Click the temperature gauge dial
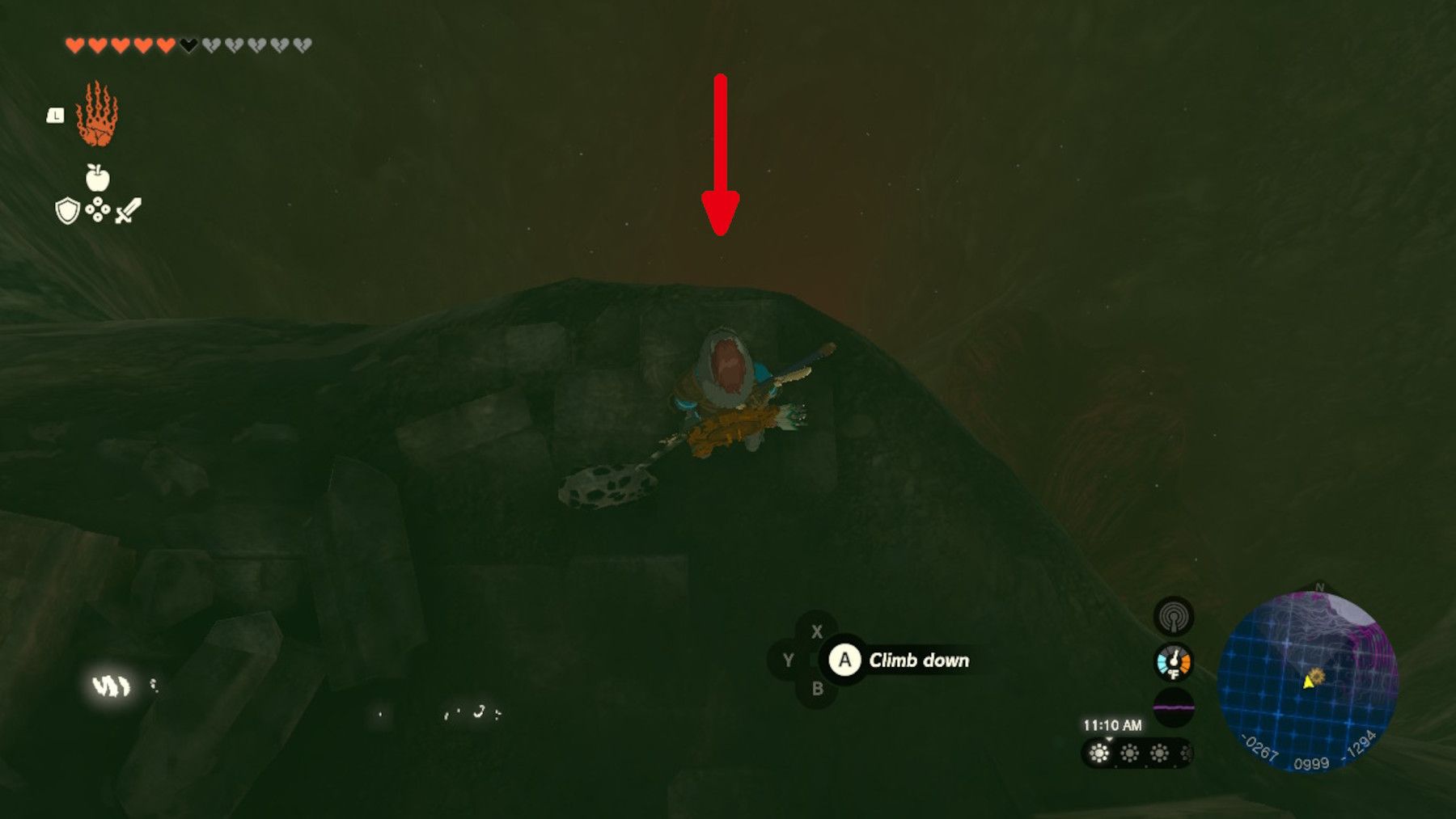The width and height of the screenshot is (1456, 819). point(1173,662)
